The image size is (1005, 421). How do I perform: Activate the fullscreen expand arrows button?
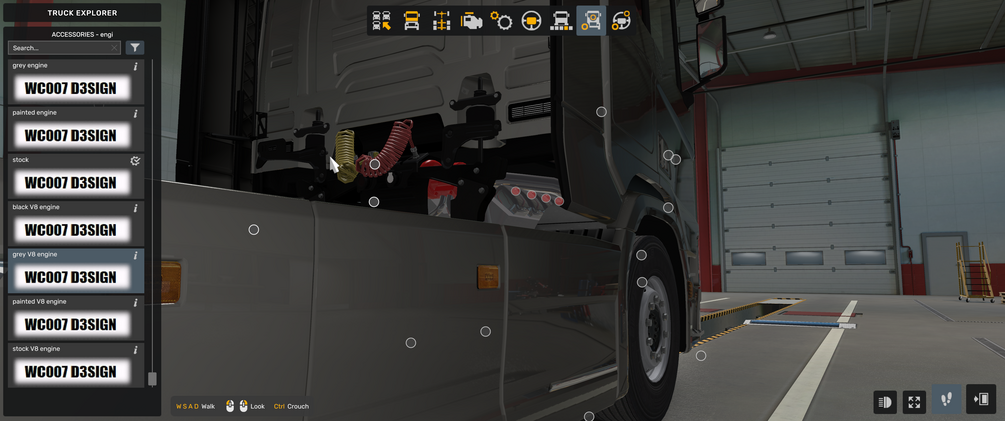pos(914,402)
